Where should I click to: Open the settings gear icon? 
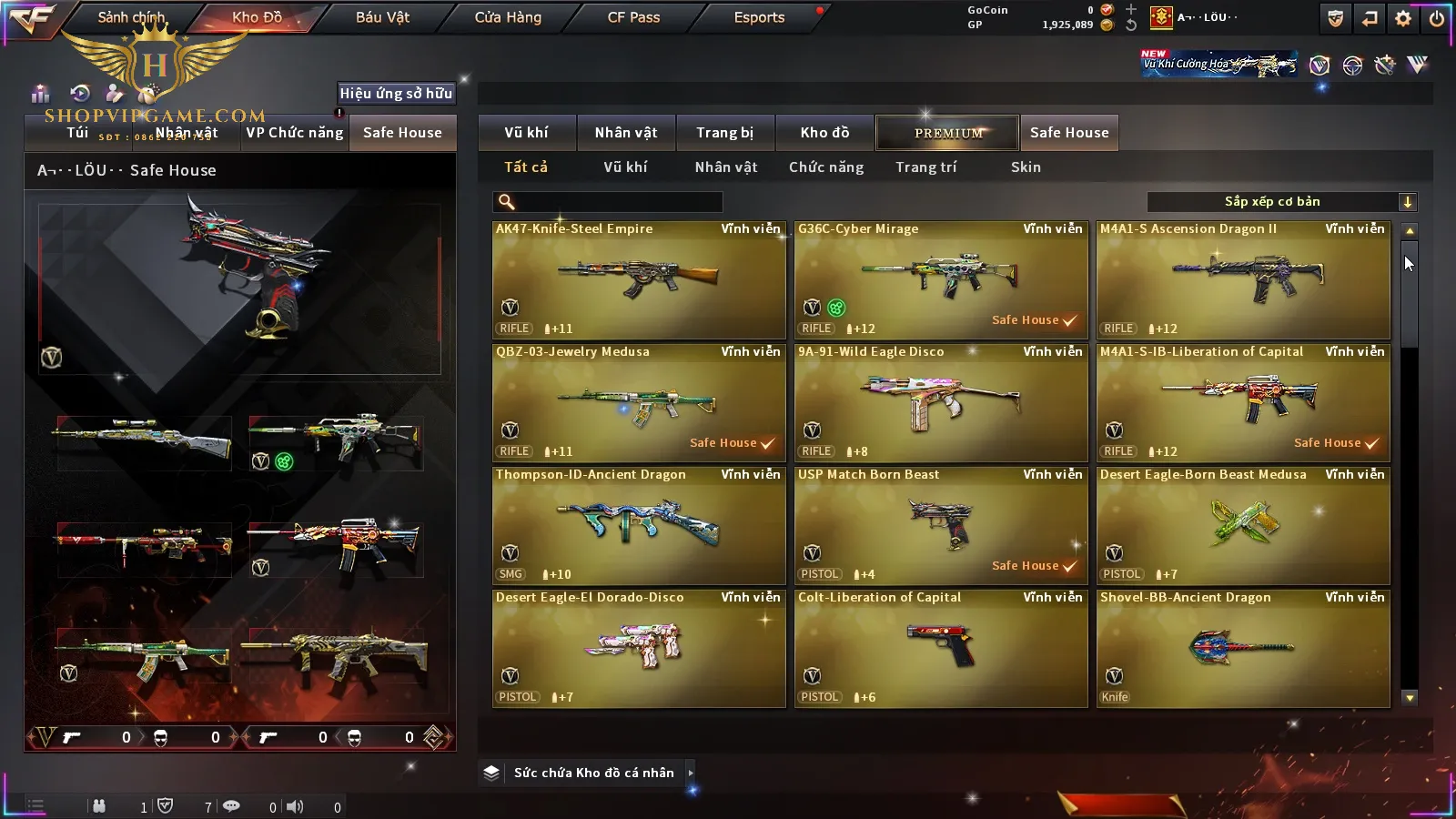1403,18
